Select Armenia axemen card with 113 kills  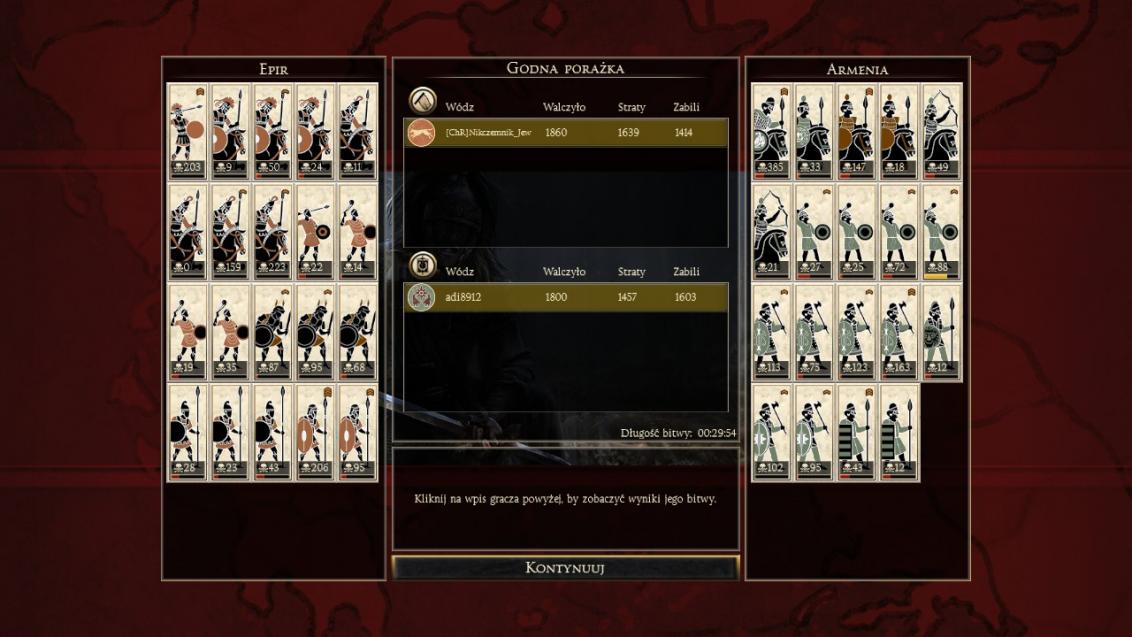tap(772, 332)
